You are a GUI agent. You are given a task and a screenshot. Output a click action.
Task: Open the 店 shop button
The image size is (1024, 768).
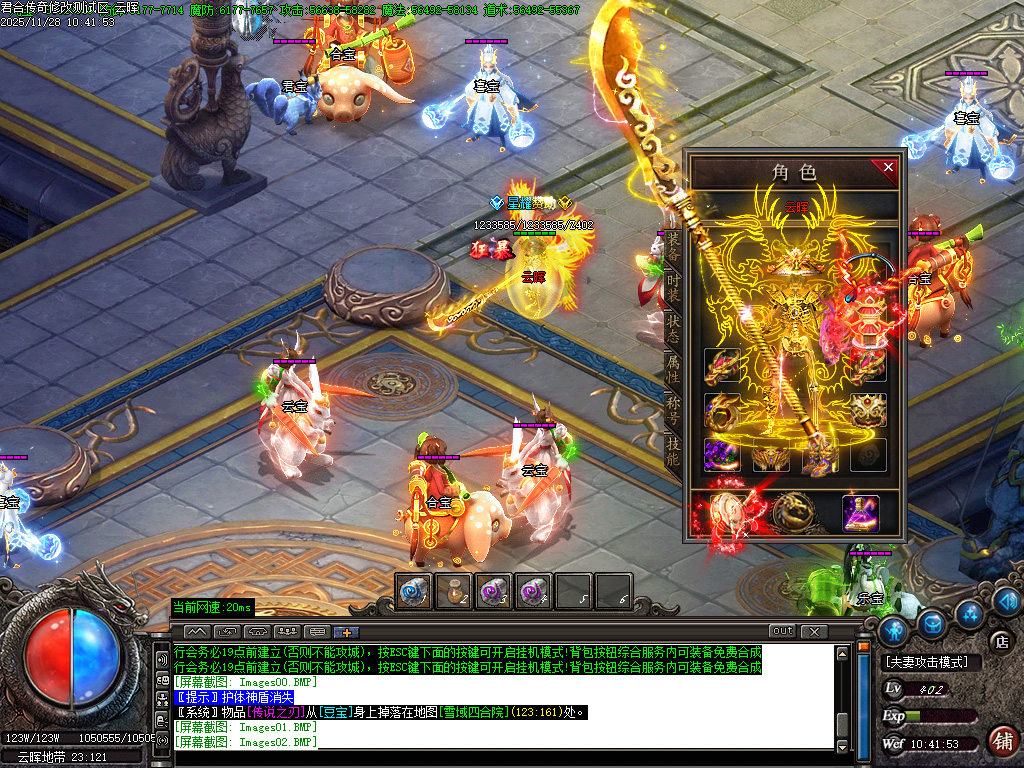click(x=1000, y=641)
